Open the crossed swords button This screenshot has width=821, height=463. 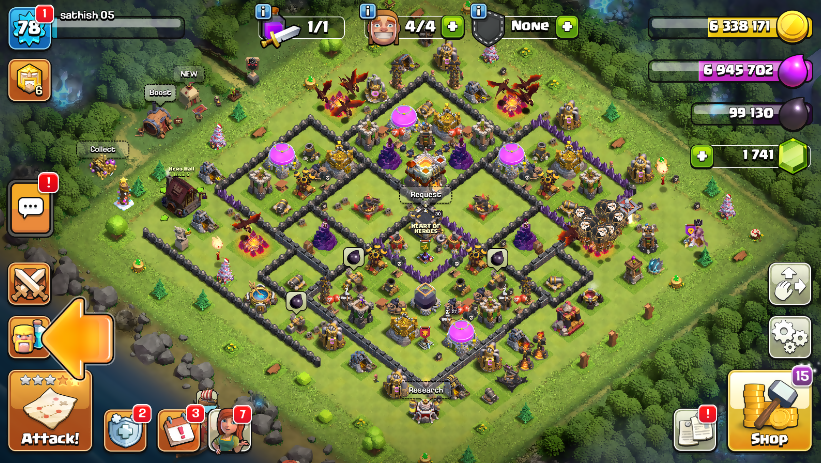coord(29,284)
